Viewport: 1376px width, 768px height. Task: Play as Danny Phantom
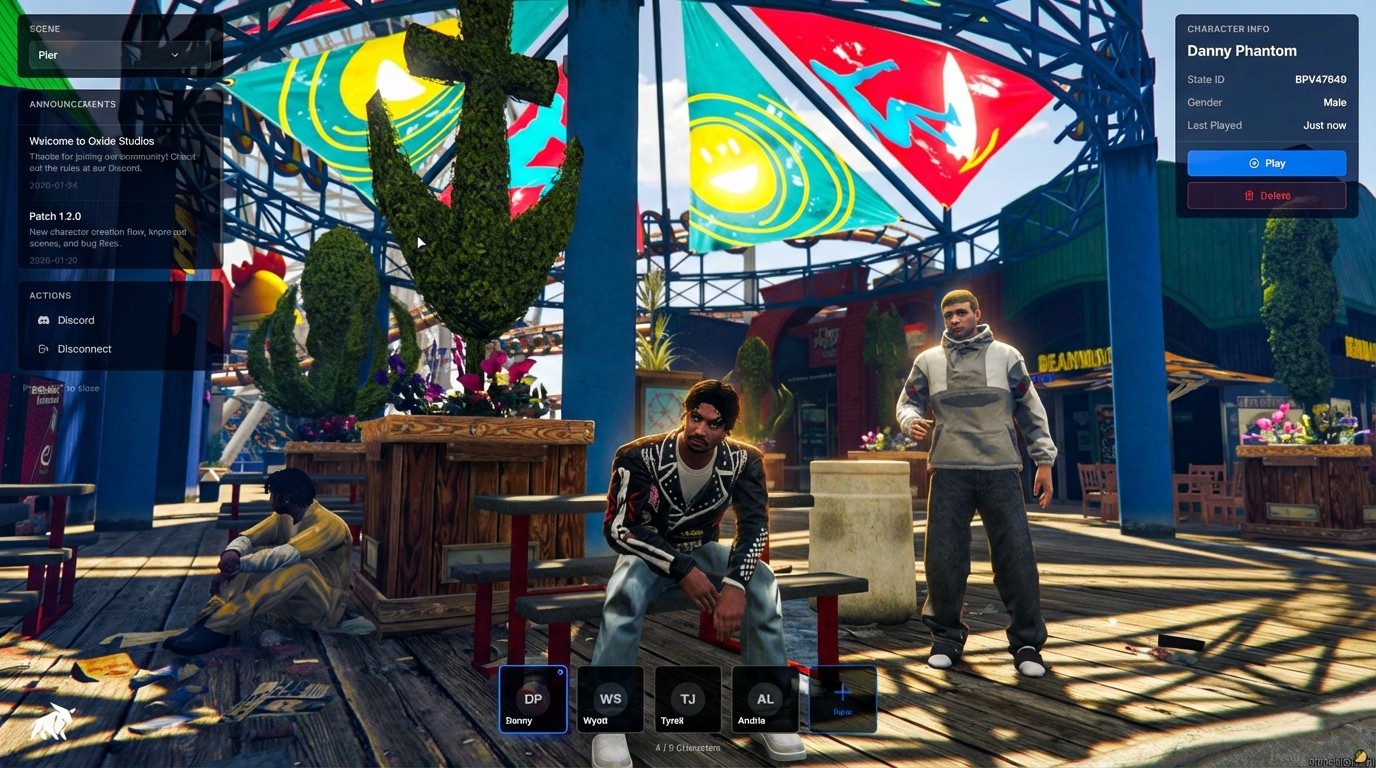point(1266,163)
